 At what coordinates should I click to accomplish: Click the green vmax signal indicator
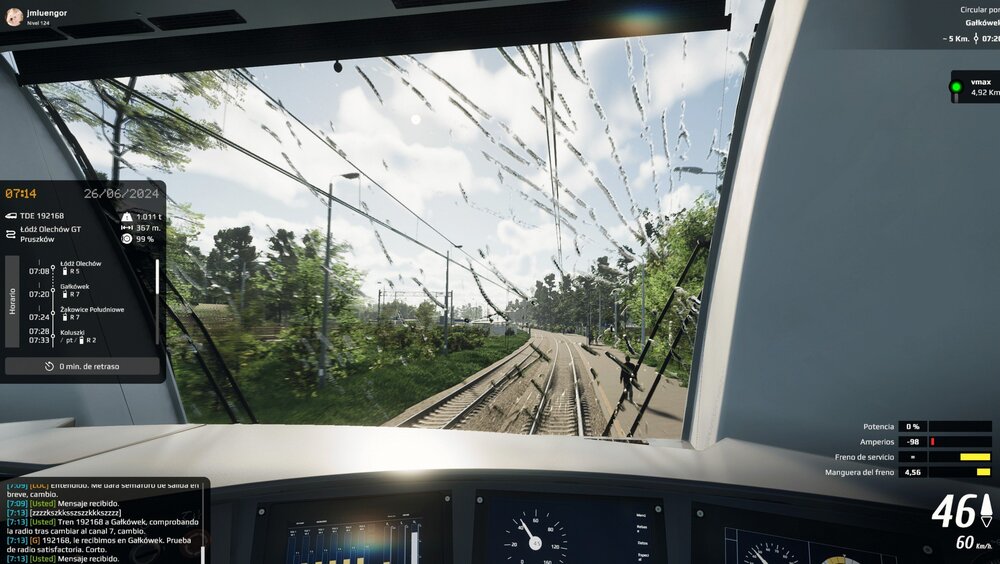956,87
